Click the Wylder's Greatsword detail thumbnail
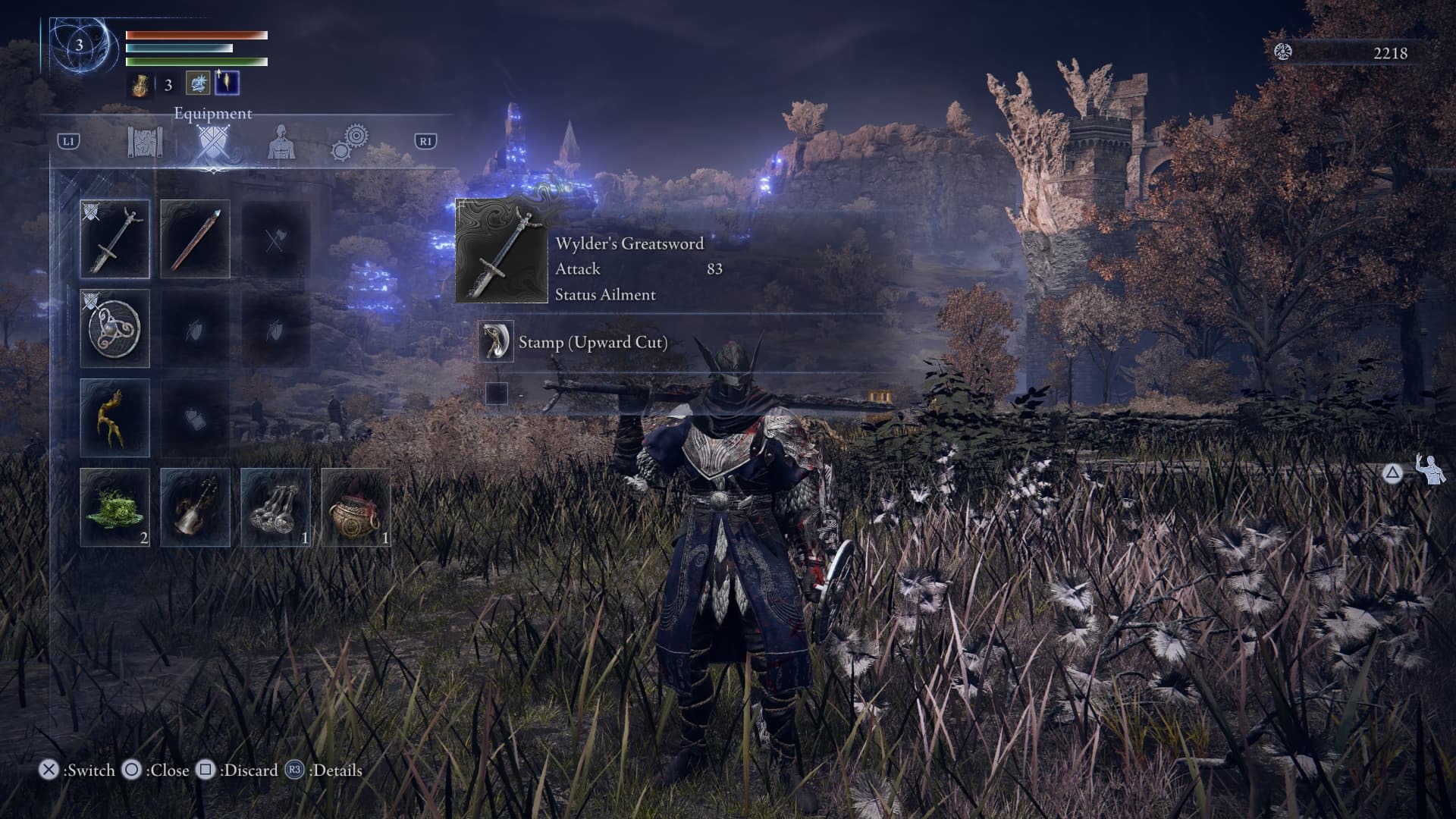 tap(501, 251)
